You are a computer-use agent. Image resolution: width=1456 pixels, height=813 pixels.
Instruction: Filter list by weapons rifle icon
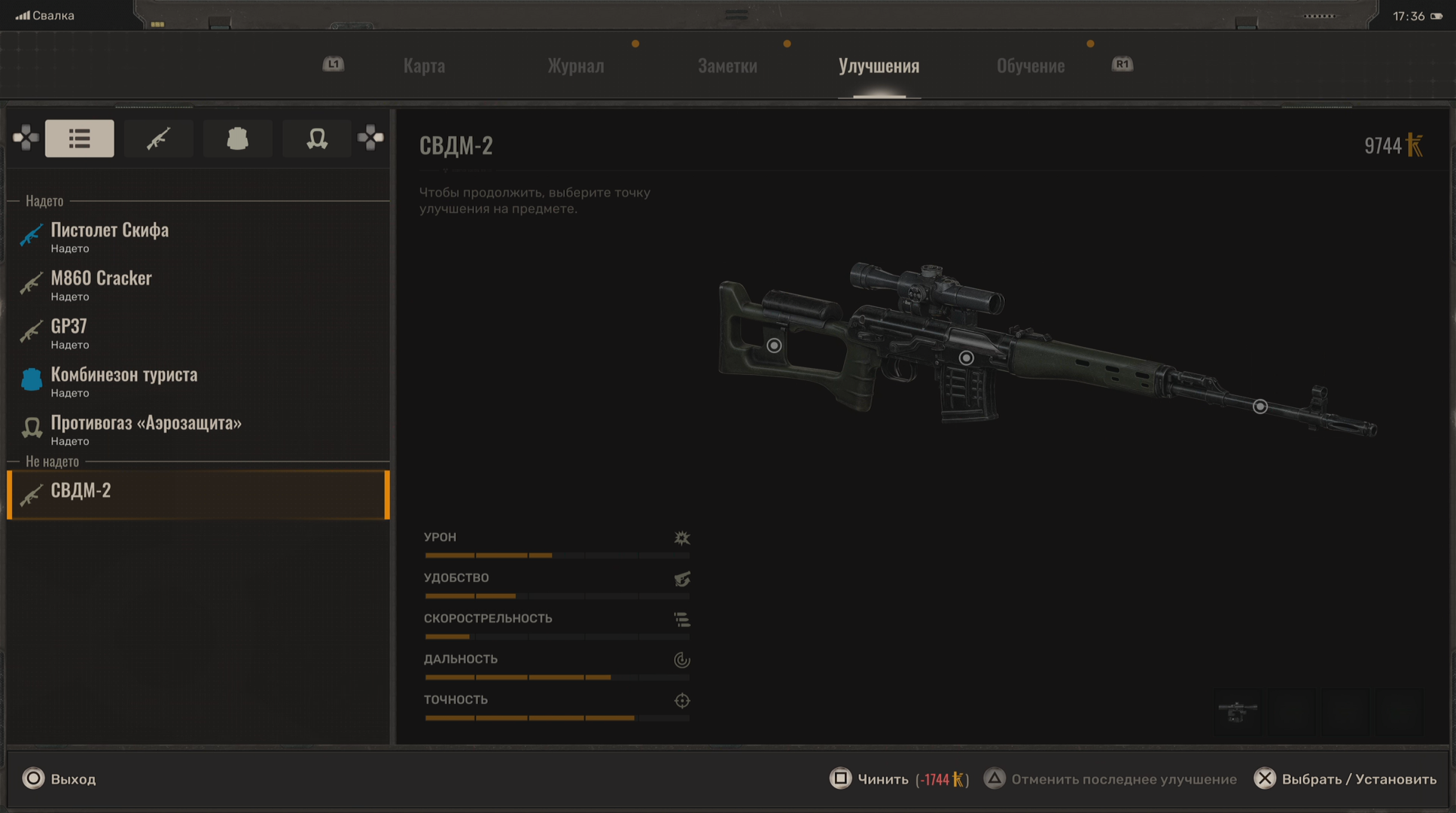point(158,139)
